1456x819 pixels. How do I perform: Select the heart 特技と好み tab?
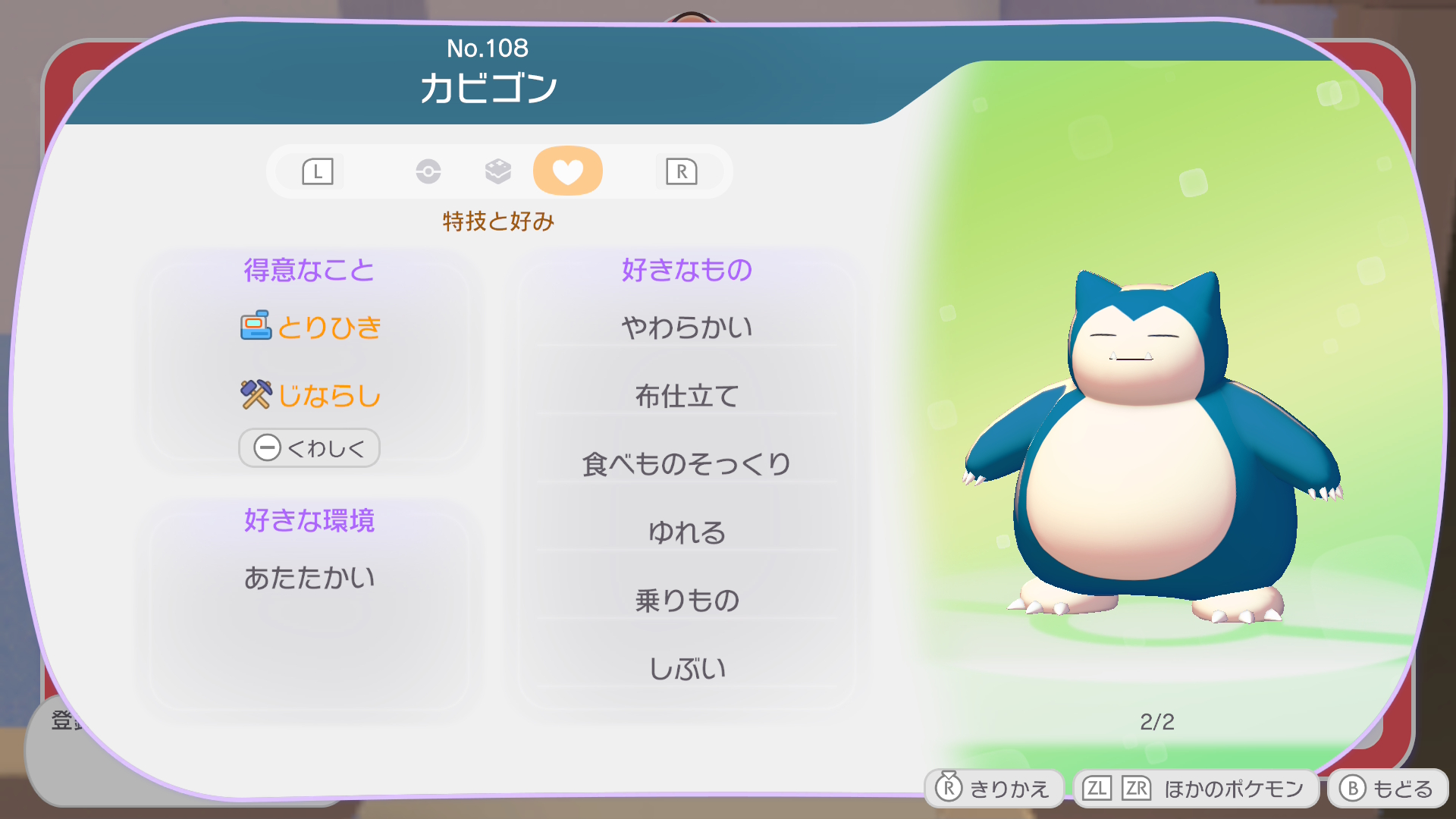[x=567, y=171]
